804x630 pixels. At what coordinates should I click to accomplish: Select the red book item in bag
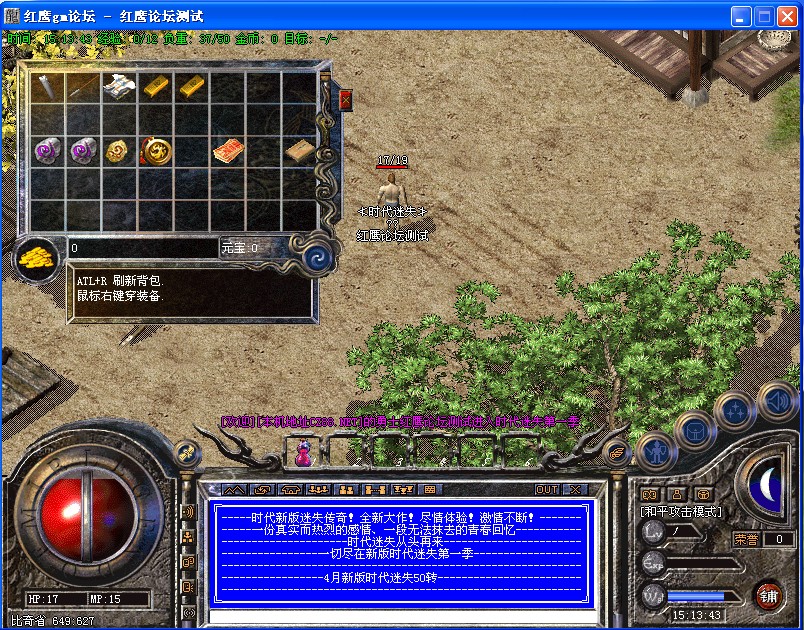(x=228, y=150)
